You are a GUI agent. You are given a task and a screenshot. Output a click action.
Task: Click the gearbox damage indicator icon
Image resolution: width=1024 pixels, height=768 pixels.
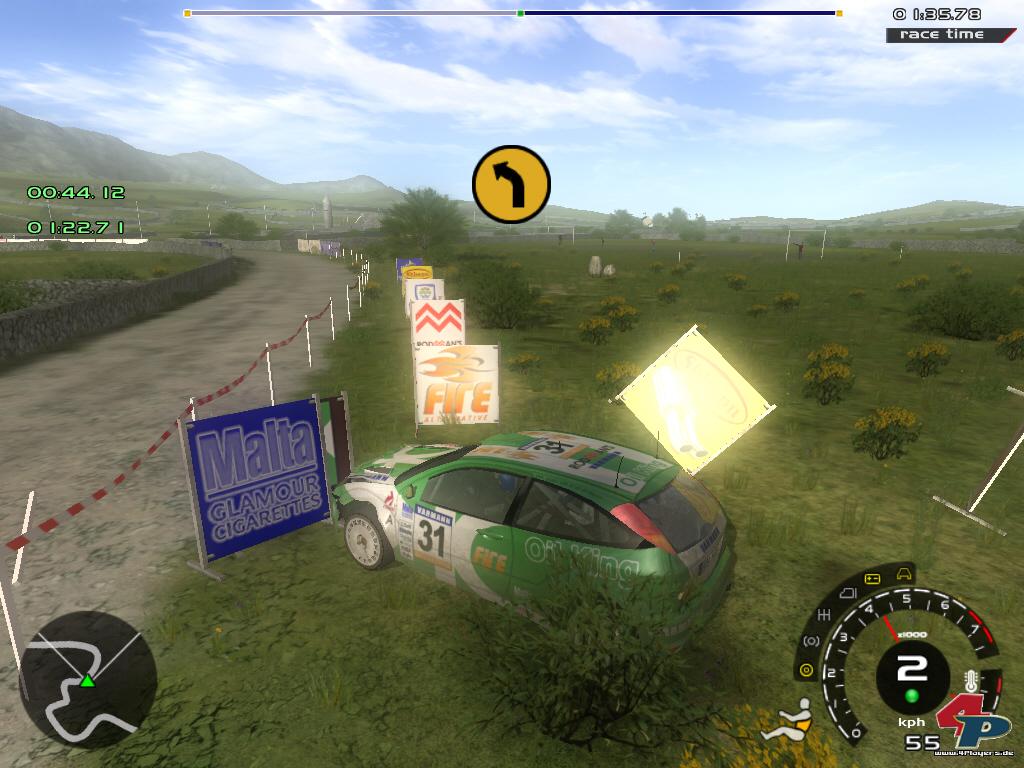click(825, 613)
